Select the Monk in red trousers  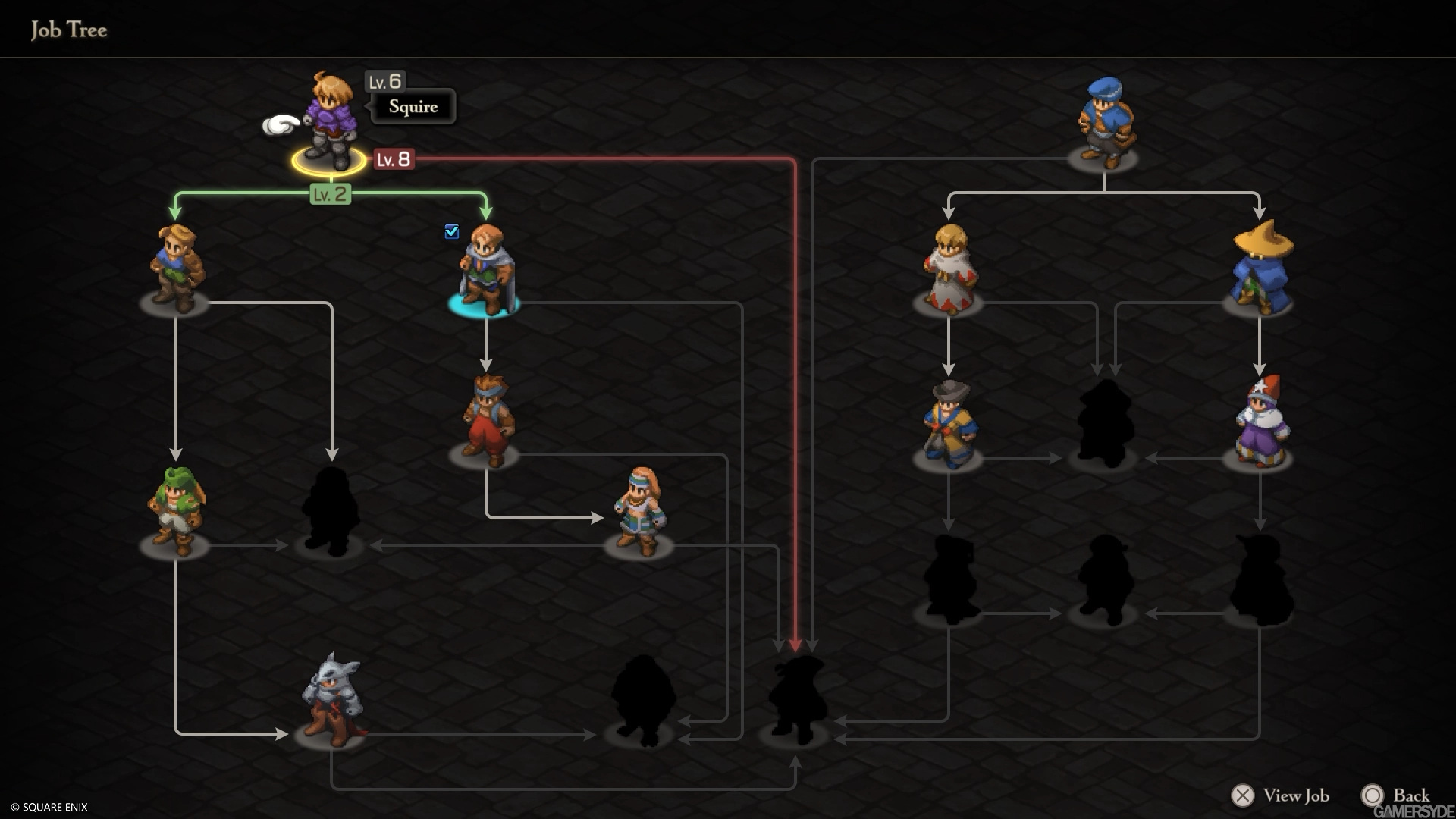(486, 419)
